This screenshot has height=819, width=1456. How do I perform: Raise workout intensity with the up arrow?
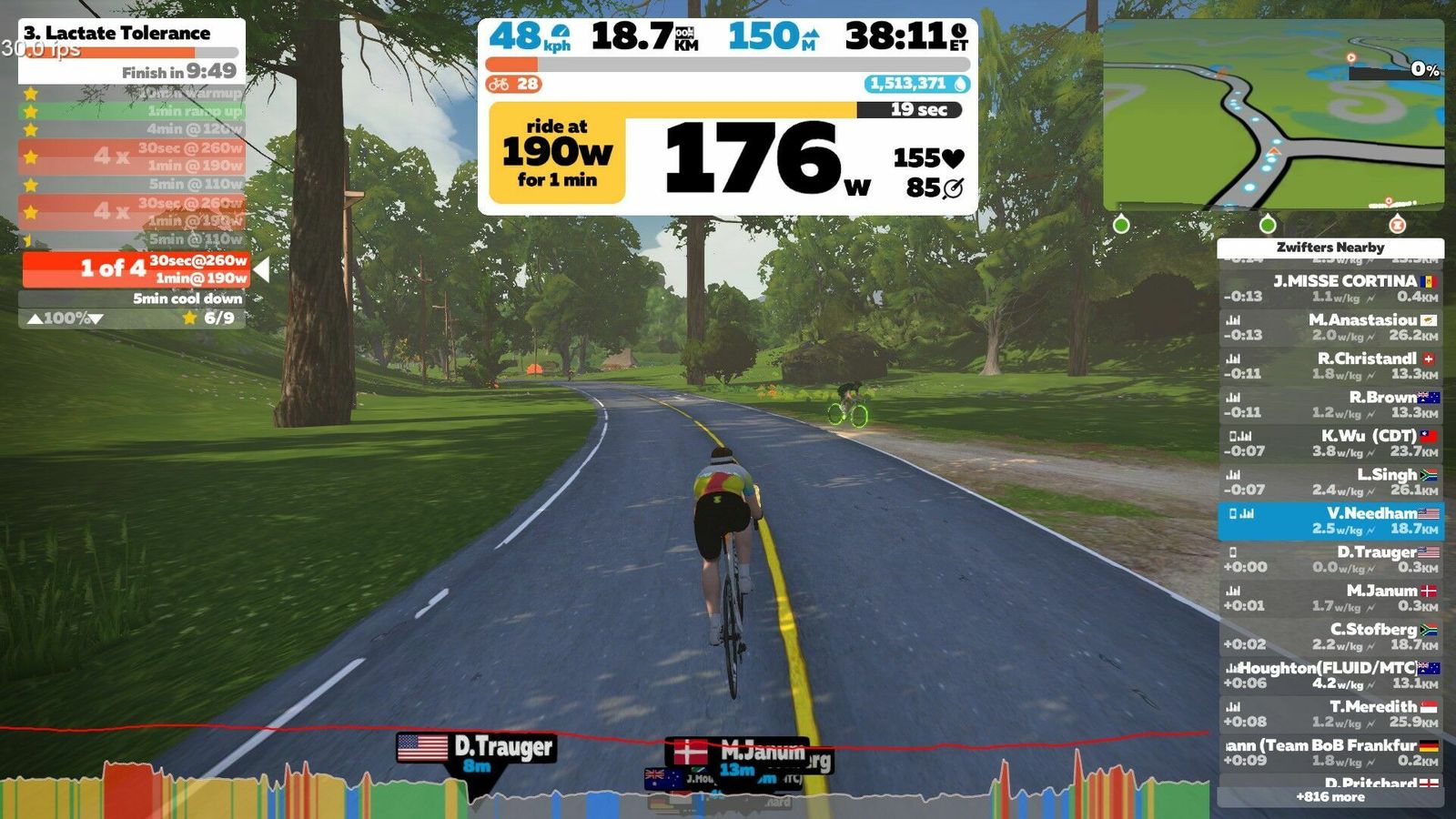click(35, 318)
